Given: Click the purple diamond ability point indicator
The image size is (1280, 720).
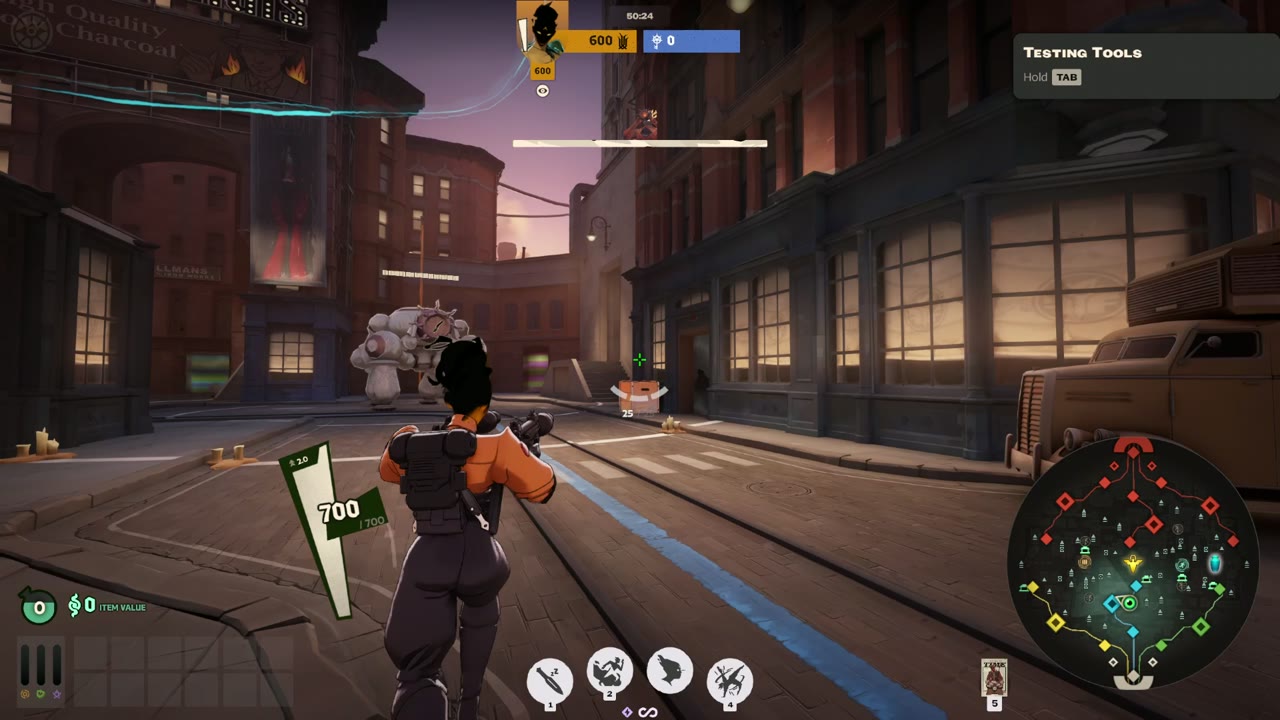Looking at the screenshot, I should (629, 711).
